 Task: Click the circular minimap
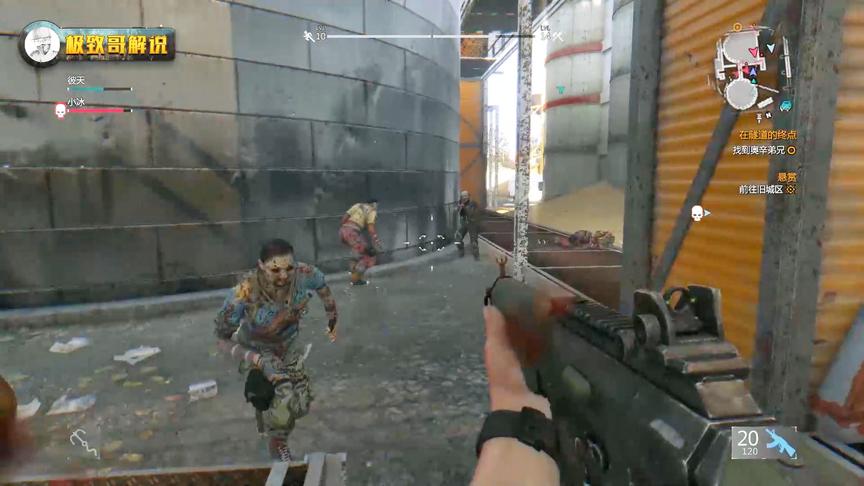[747, 67]
